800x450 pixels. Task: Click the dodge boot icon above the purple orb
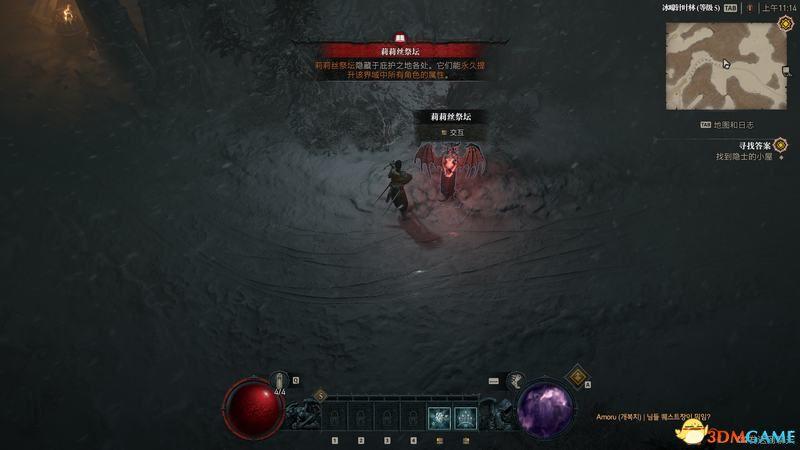coord(517,380)
